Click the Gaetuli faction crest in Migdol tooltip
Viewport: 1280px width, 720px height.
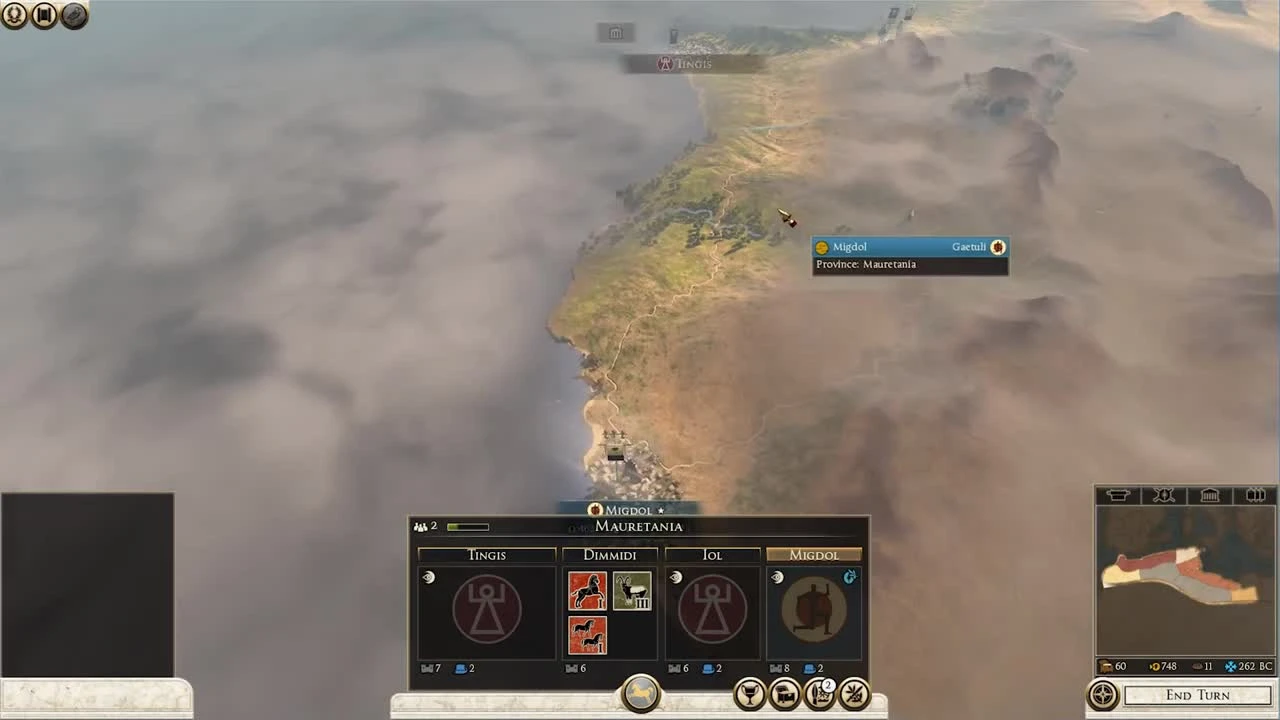point(997,247)
